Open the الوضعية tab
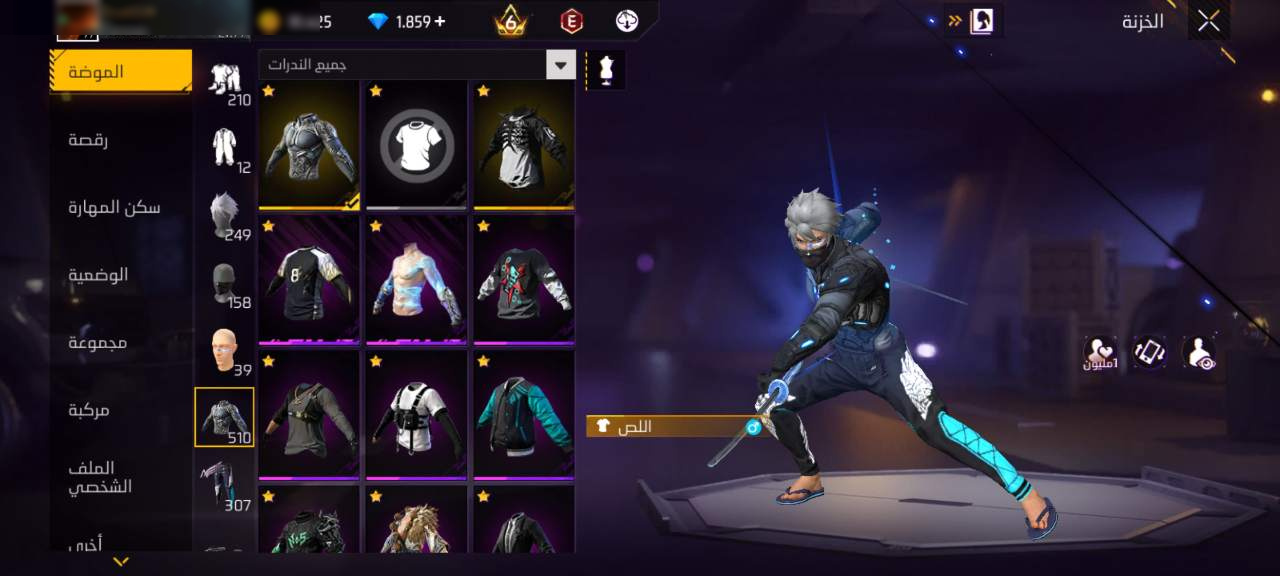 point(98,275)
